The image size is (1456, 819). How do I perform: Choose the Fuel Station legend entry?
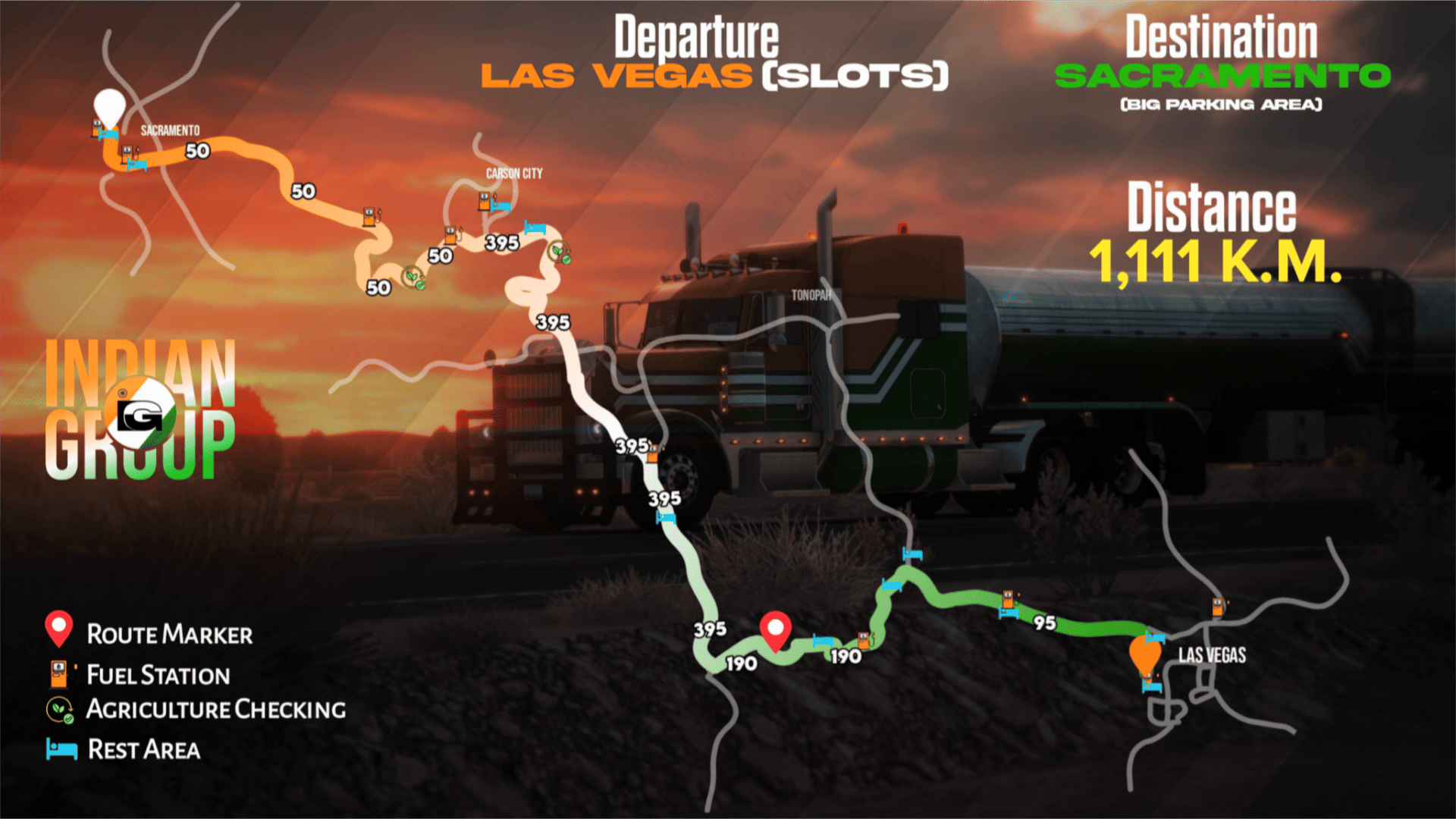pos(138,674)
